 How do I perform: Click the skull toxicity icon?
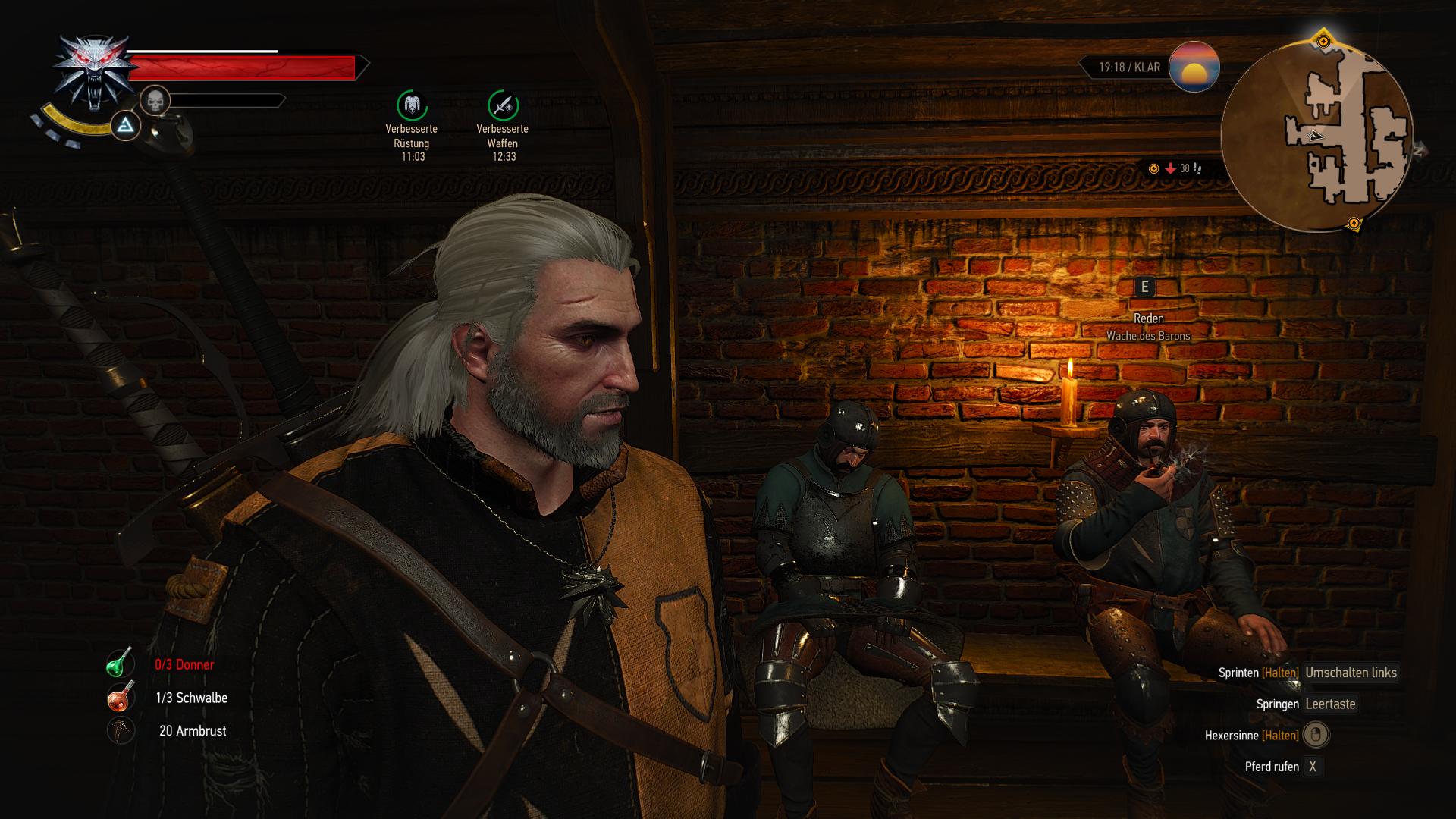click(x=155, y=101)
